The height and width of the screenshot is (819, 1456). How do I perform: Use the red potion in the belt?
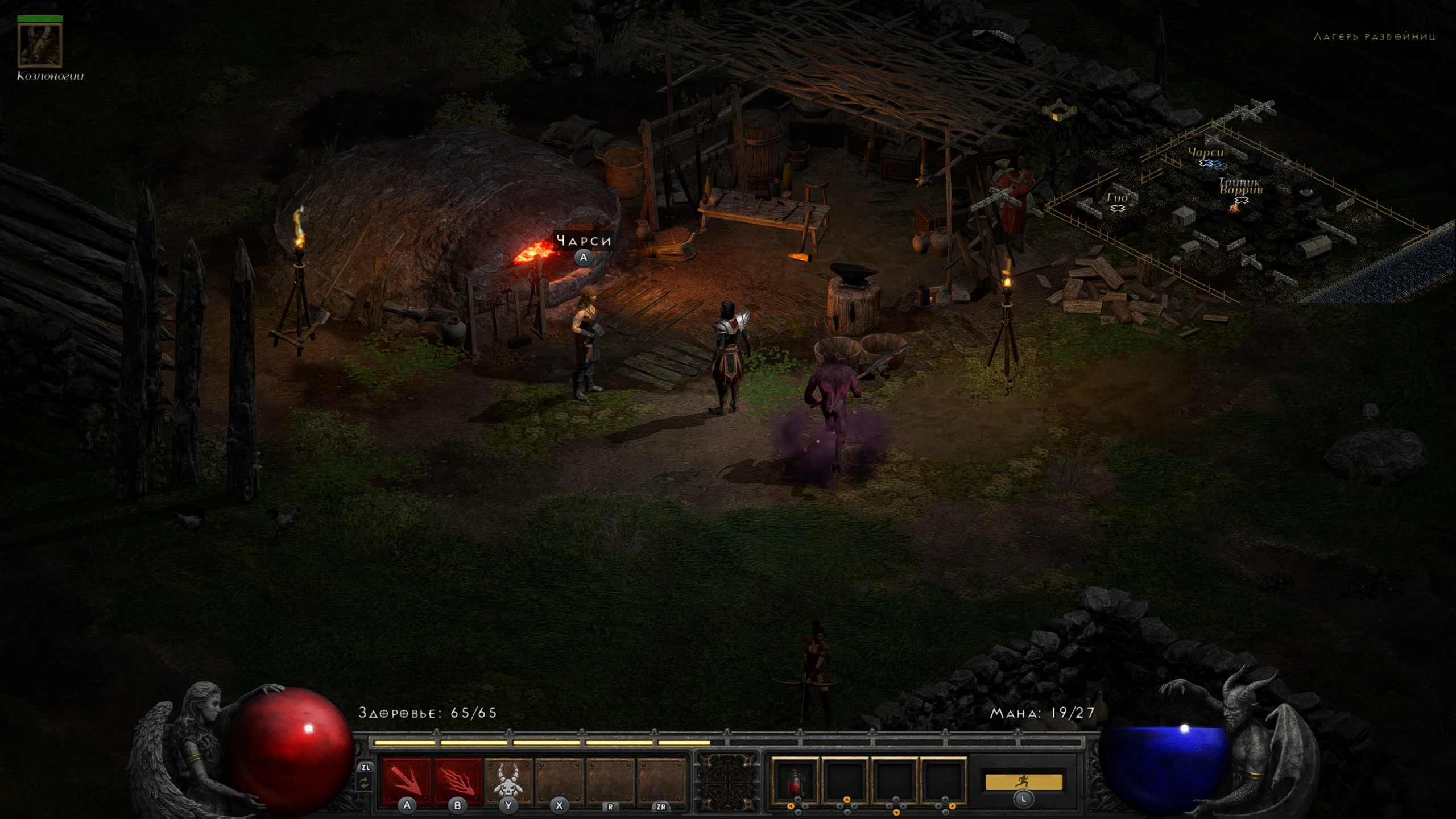pyautogui.click(x=795, y=780)
